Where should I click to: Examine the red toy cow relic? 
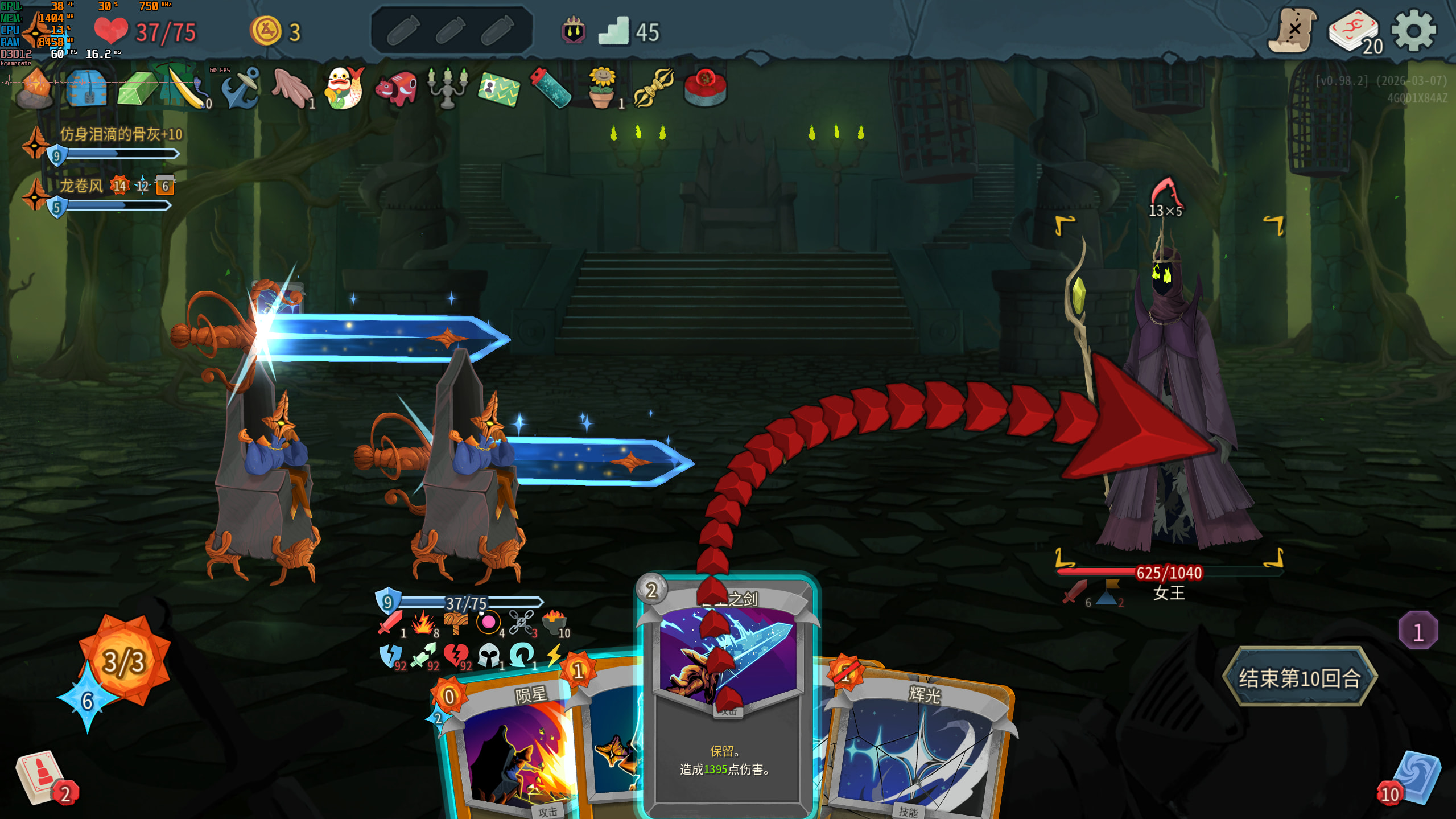point(396,88)
